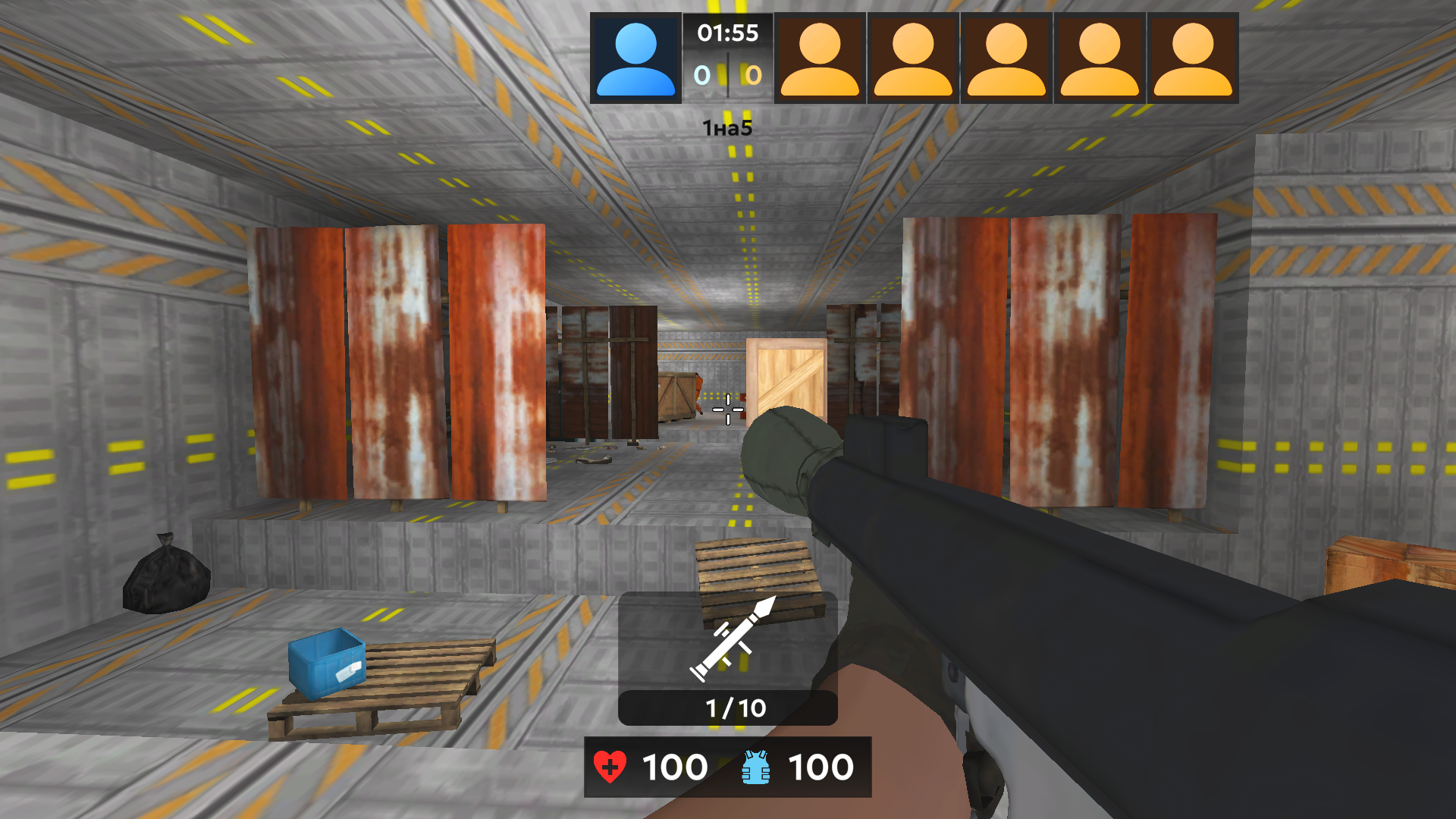Select the red health heart icon
1456x819 pixels.
pos(611,767)
